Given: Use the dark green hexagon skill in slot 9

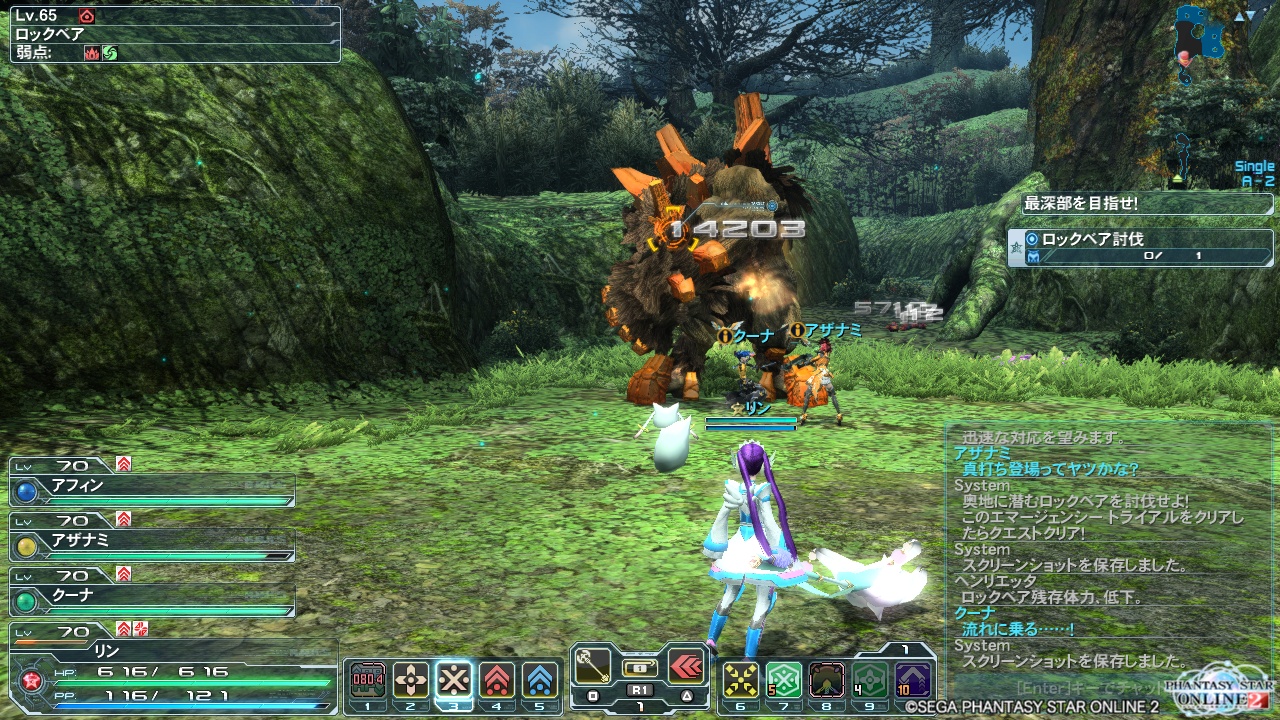Looking at the screenshot, I should click(870, 680).
